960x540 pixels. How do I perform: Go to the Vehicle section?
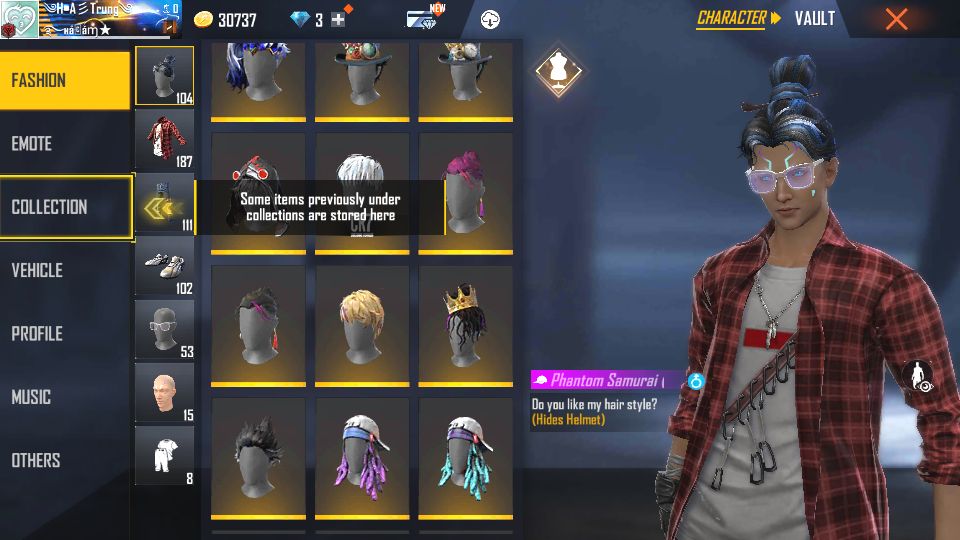pos(64,270)
